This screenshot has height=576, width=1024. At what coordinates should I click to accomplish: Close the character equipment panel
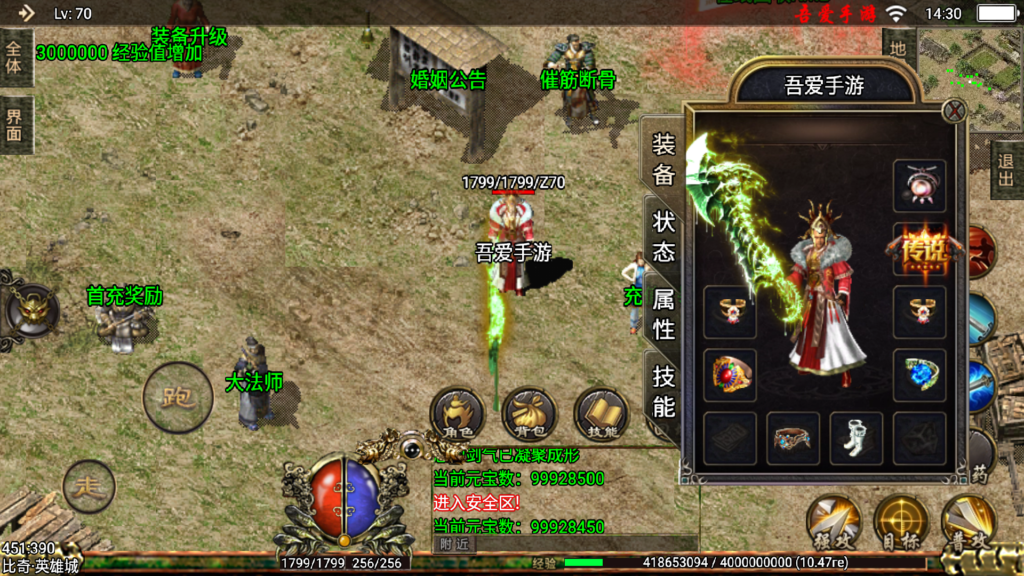[955, 111]
